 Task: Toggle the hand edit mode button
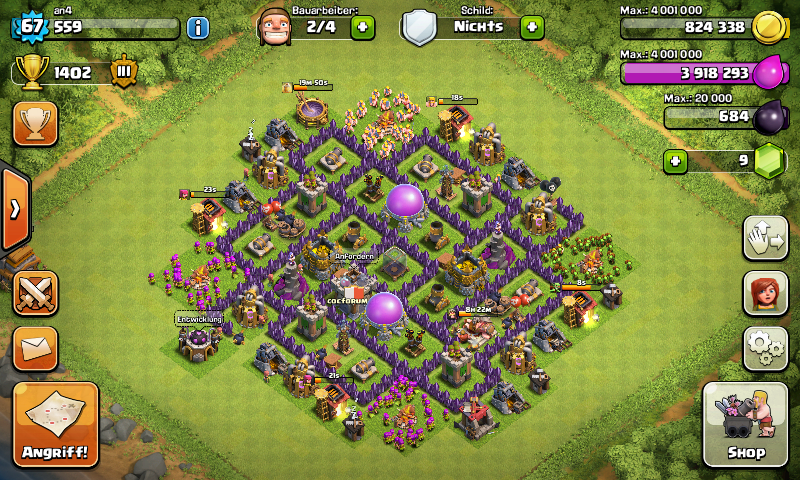tap(765, 237)
